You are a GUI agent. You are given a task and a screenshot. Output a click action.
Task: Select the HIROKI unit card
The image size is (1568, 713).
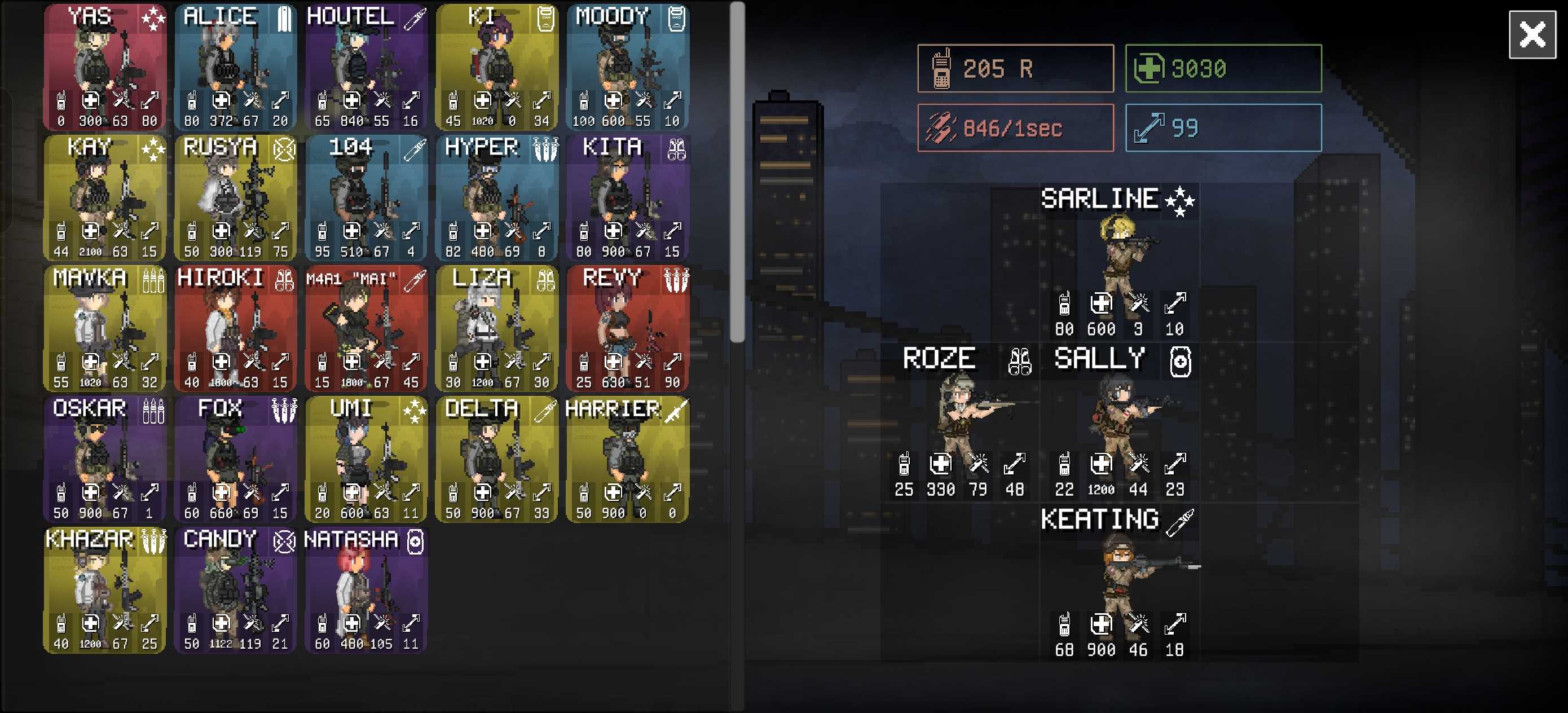tap(236, 329)
